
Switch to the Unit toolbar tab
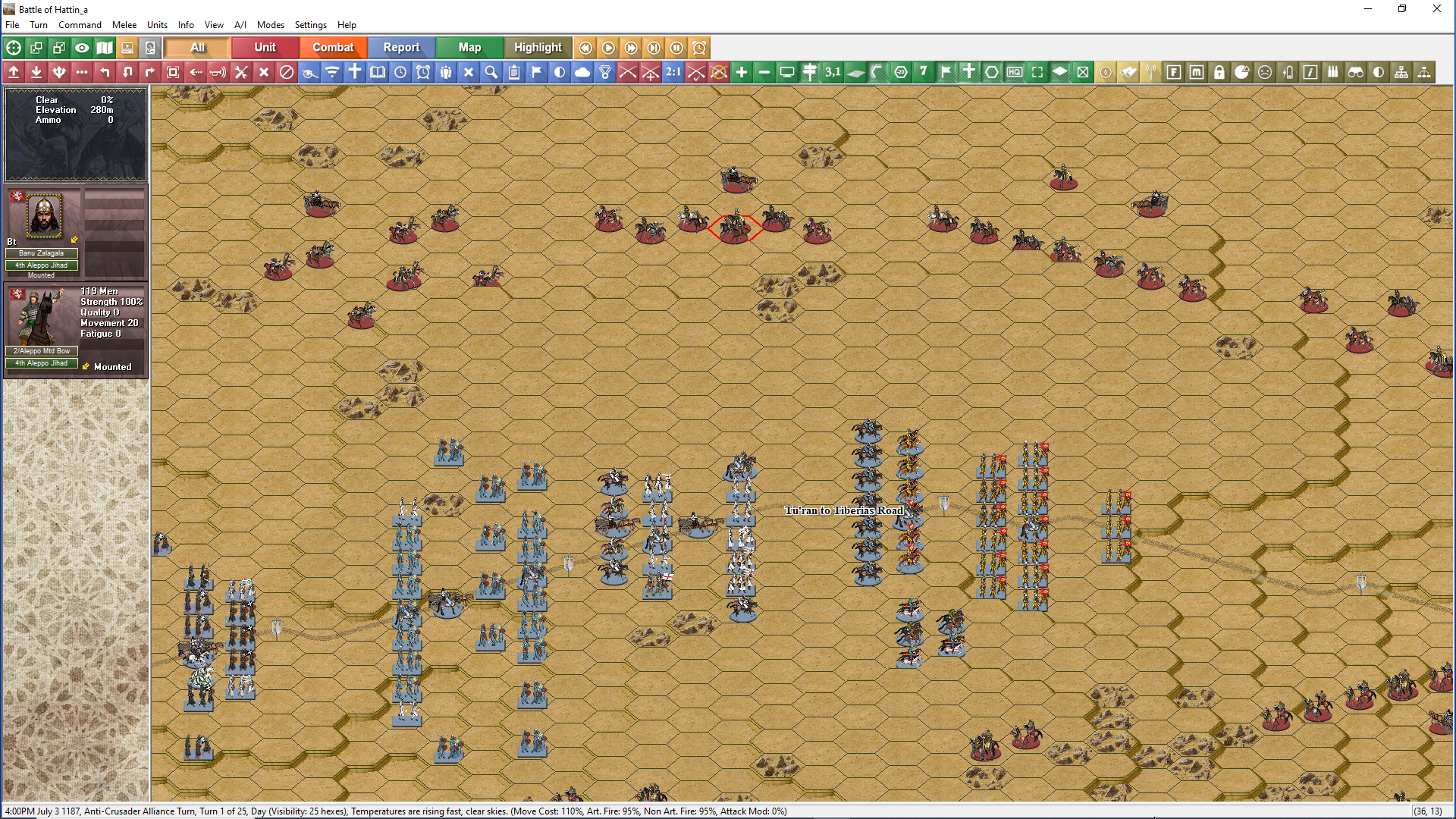click(265, 47)
